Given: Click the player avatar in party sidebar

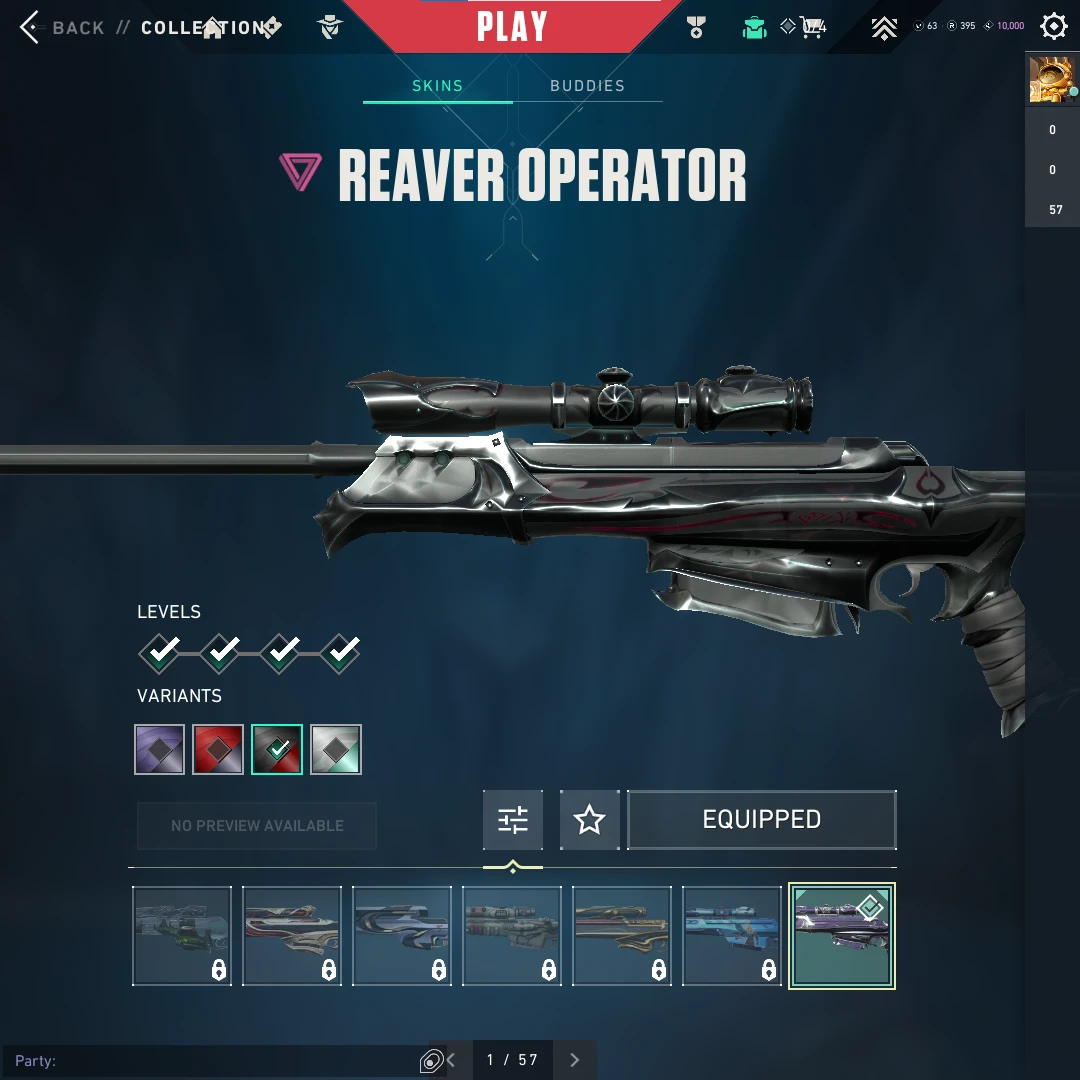Looking at the screenshot, I should 1051,79.
